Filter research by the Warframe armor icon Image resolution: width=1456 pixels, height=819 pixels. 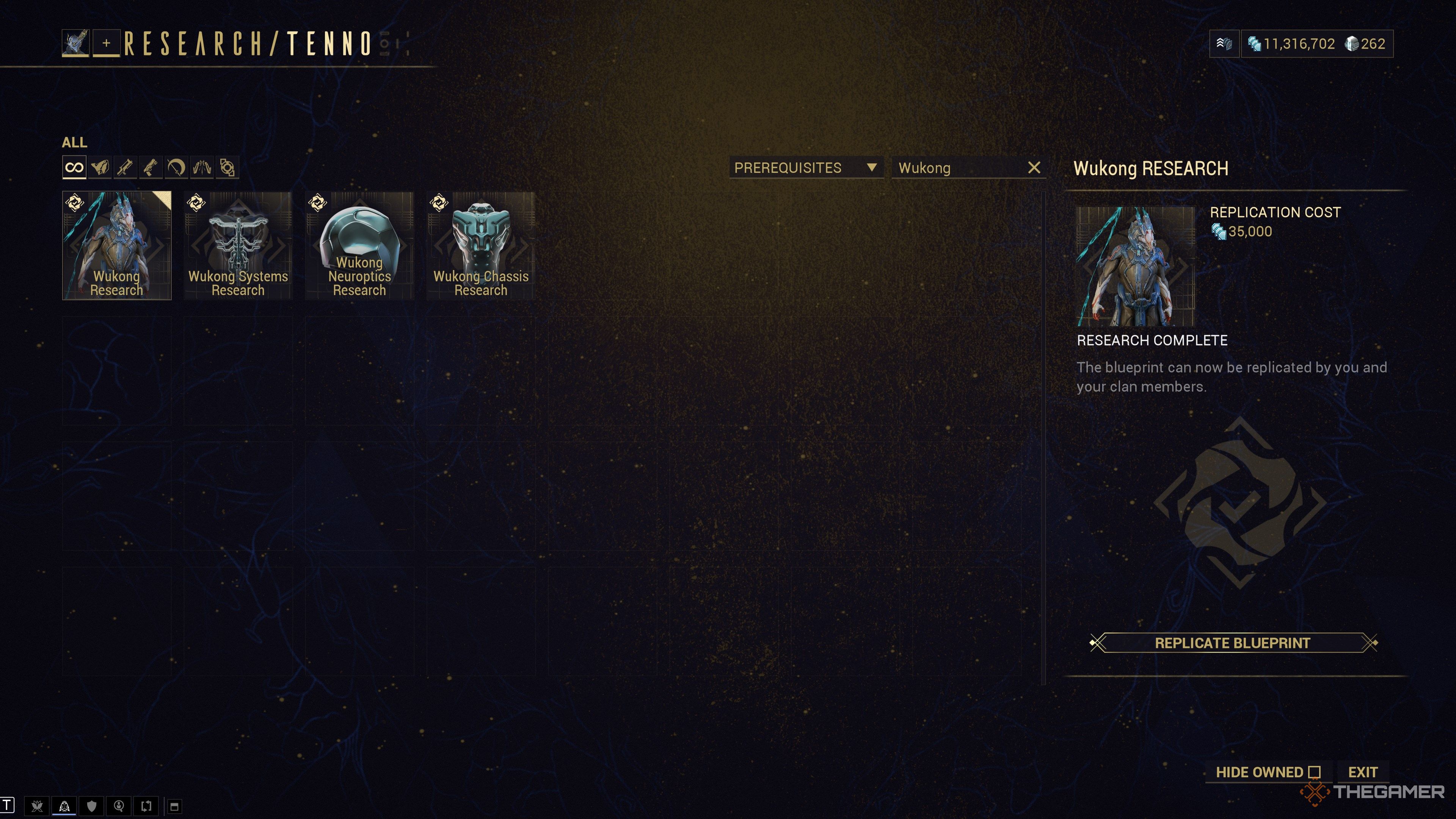100,167
